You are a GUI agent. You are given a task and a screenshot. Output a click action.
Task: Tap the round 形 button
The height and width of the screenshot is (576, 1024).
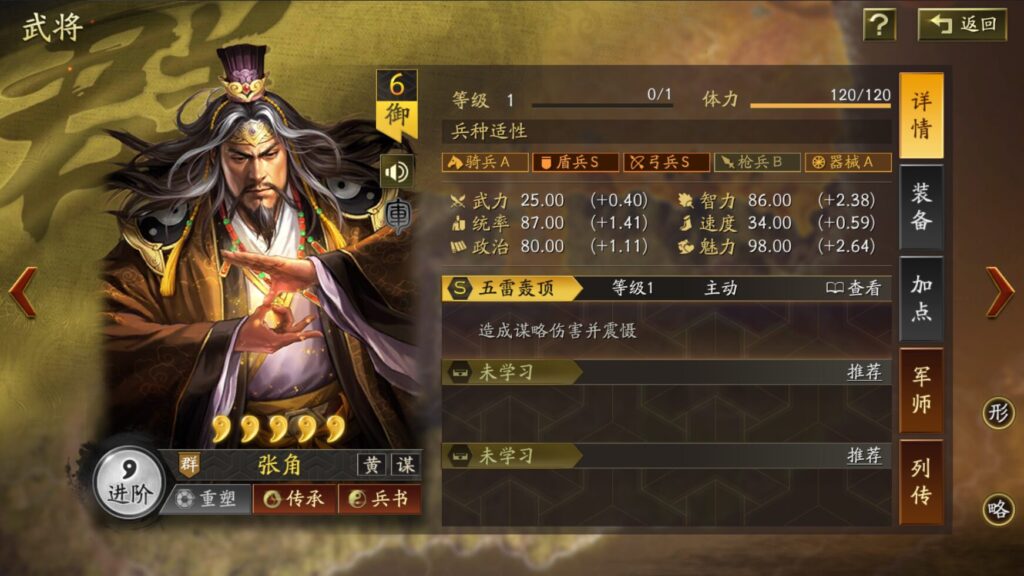pyautogui.click(x=997, y=413)
